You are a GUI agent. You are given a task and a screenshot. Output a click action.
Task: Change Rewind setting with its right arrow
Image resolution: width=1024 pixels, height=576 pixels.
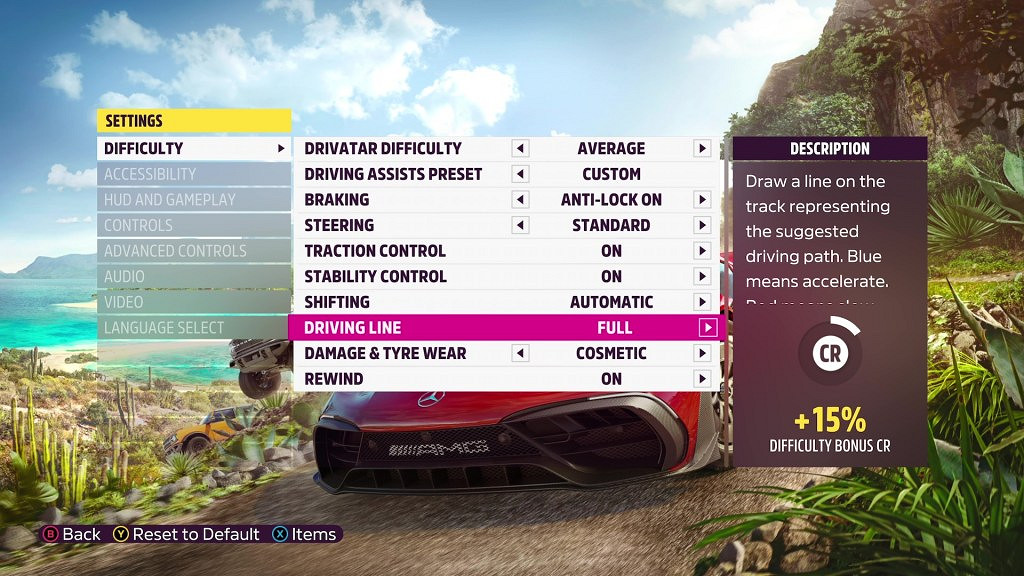coord(703,379)
